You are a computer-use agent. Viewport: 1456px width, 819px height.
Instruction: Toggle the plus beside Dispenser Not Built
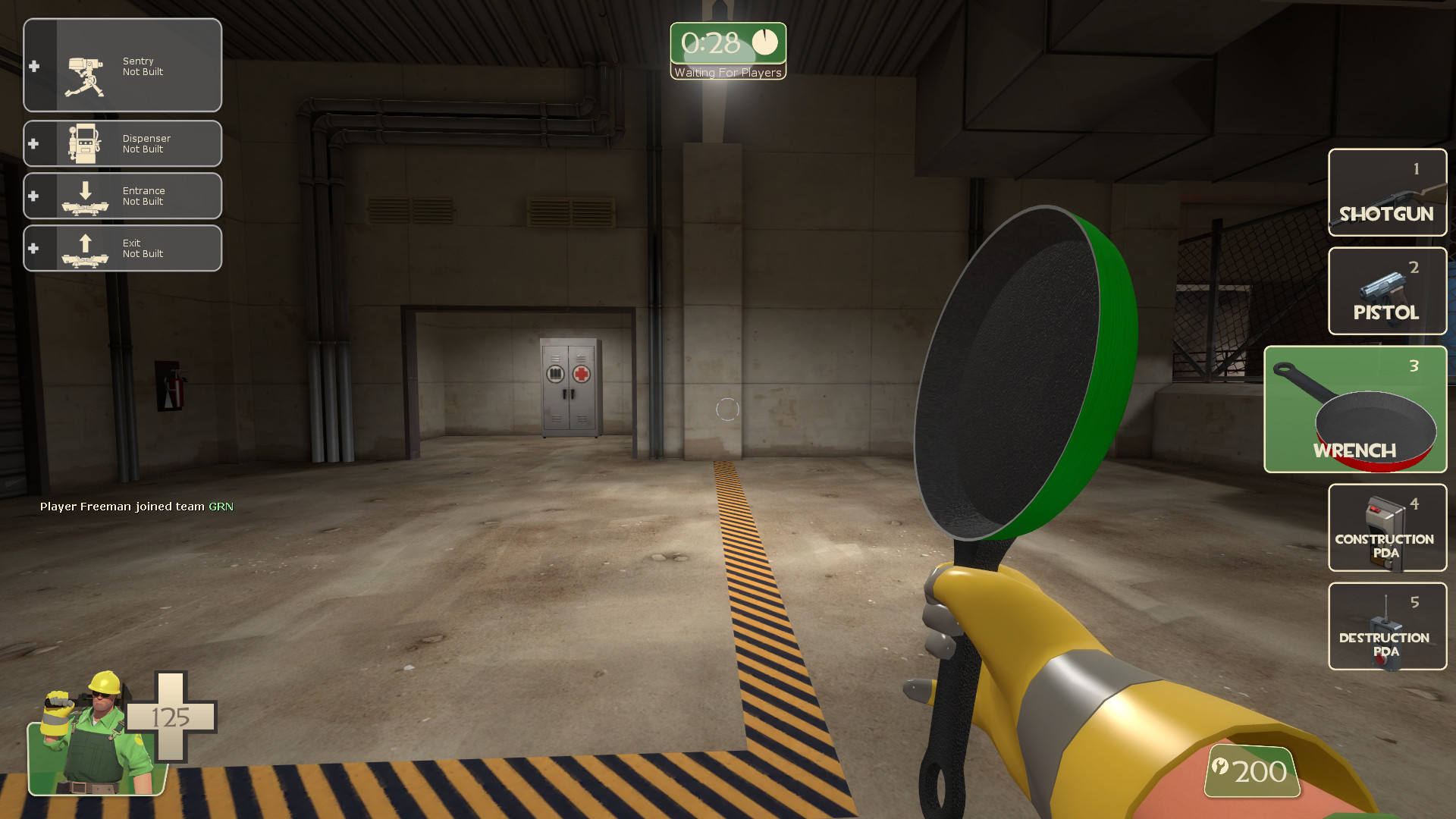pos(33,143)
